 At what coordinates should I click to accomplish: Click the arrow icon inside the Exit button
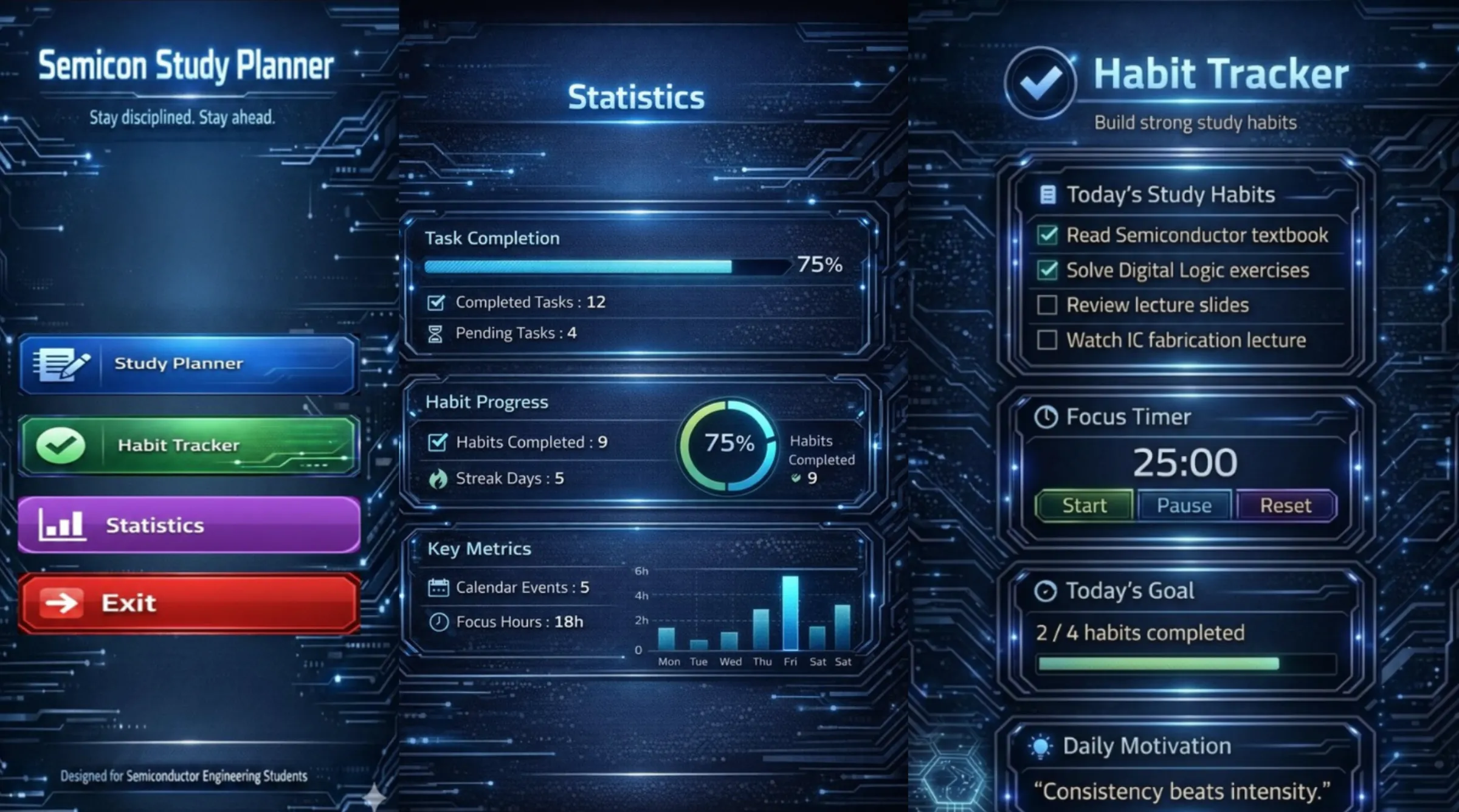61,602
